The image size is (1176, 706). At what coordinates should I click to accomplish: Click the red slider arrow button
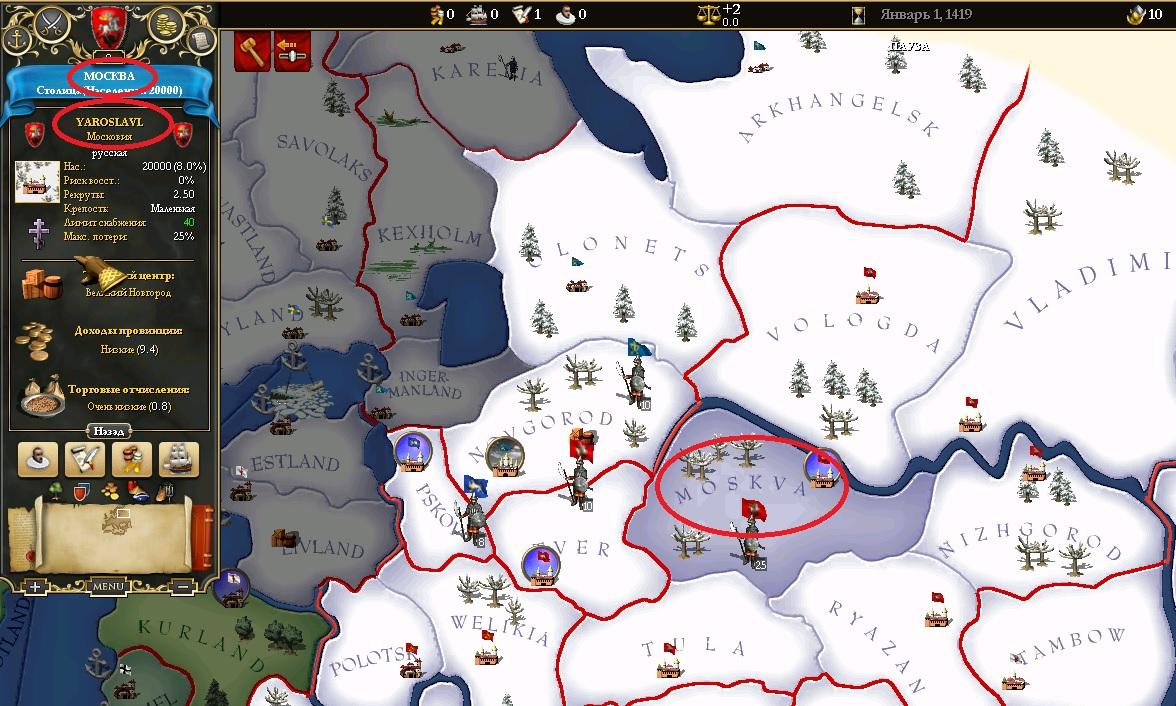292,52
